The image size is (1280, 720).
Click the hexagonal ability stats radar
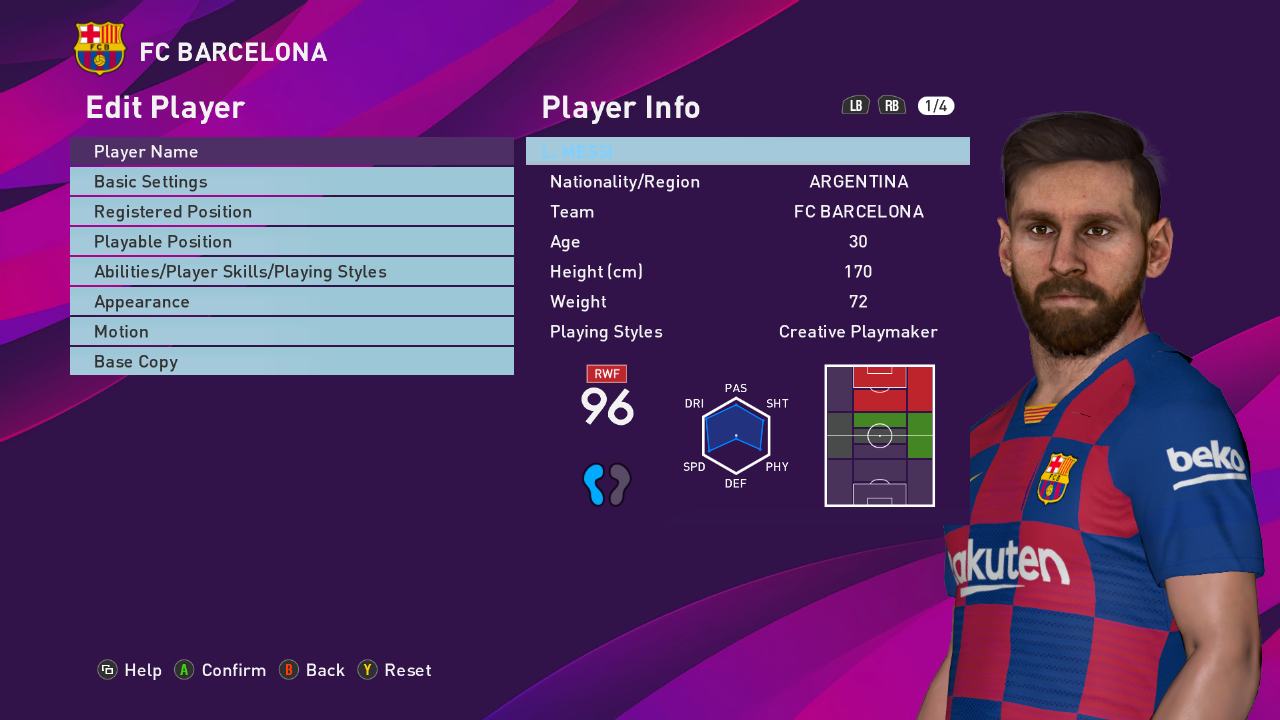737,435
